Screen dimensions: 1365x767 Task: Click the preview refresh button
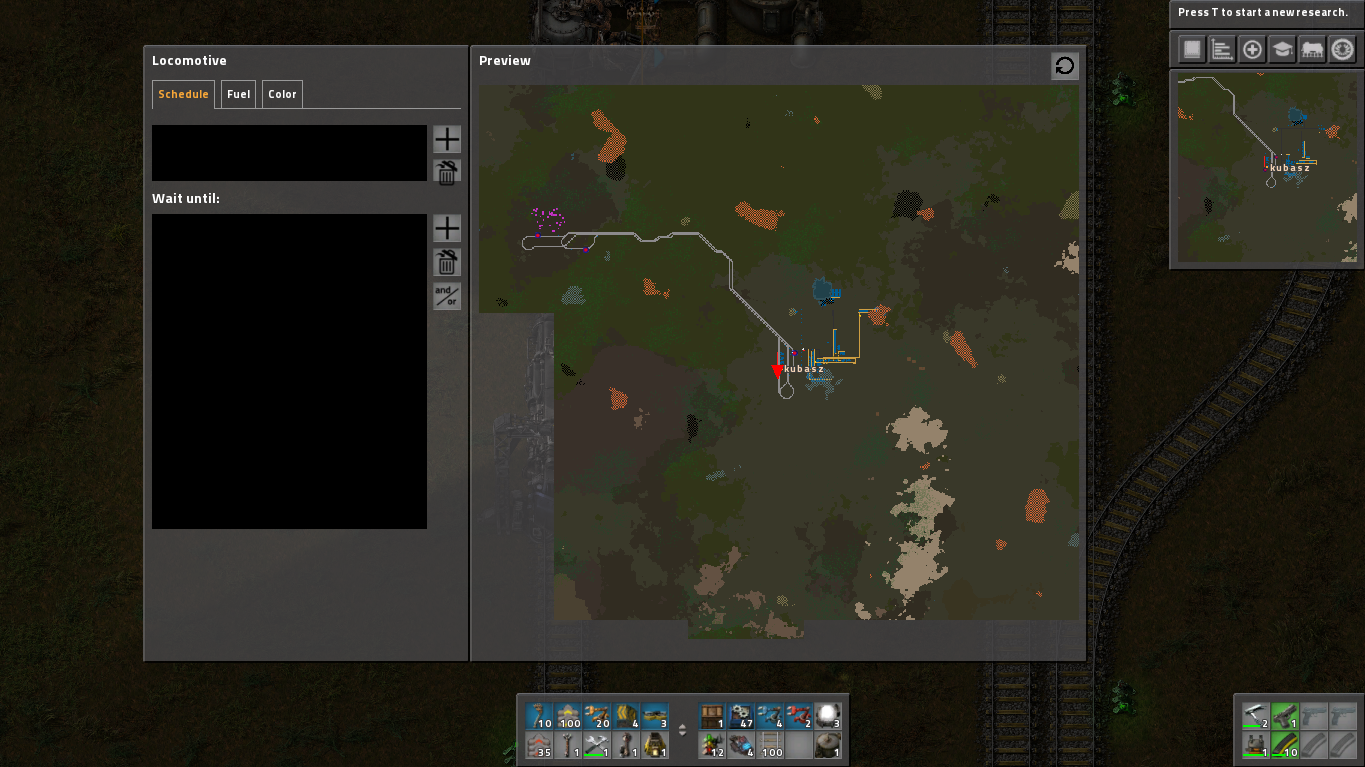[1065, 66]
